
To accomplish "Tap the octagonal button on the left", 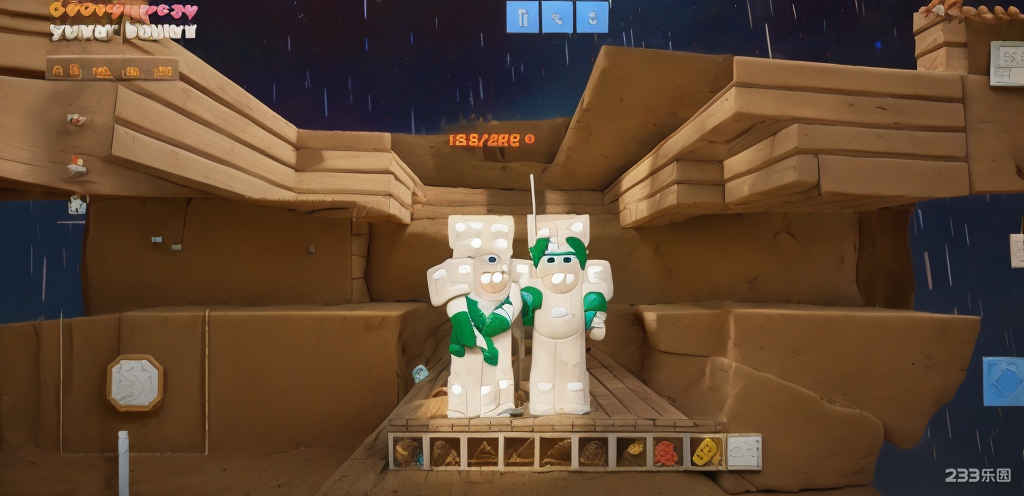I will (135, 382).
